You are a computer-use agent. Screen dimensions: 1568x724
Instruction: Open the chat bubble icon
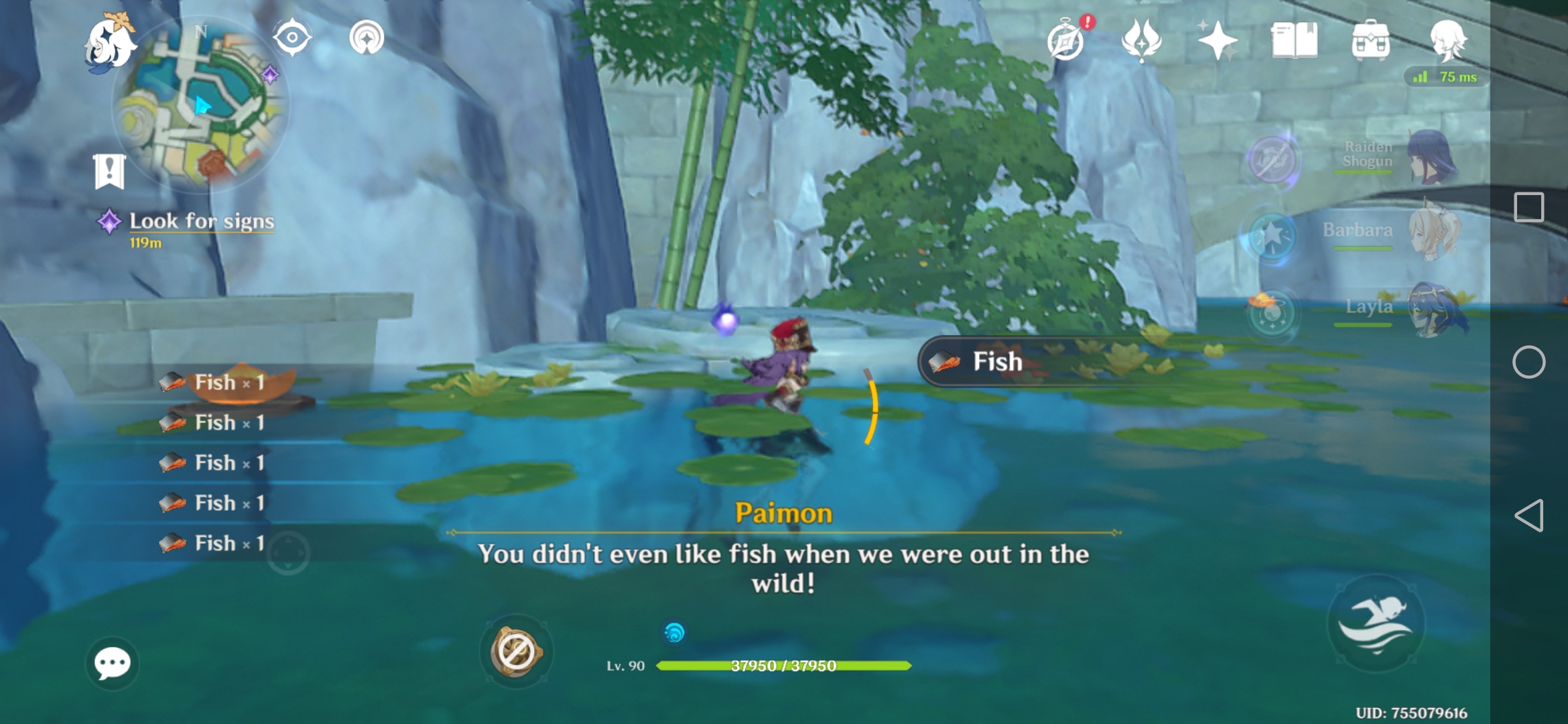111,662
